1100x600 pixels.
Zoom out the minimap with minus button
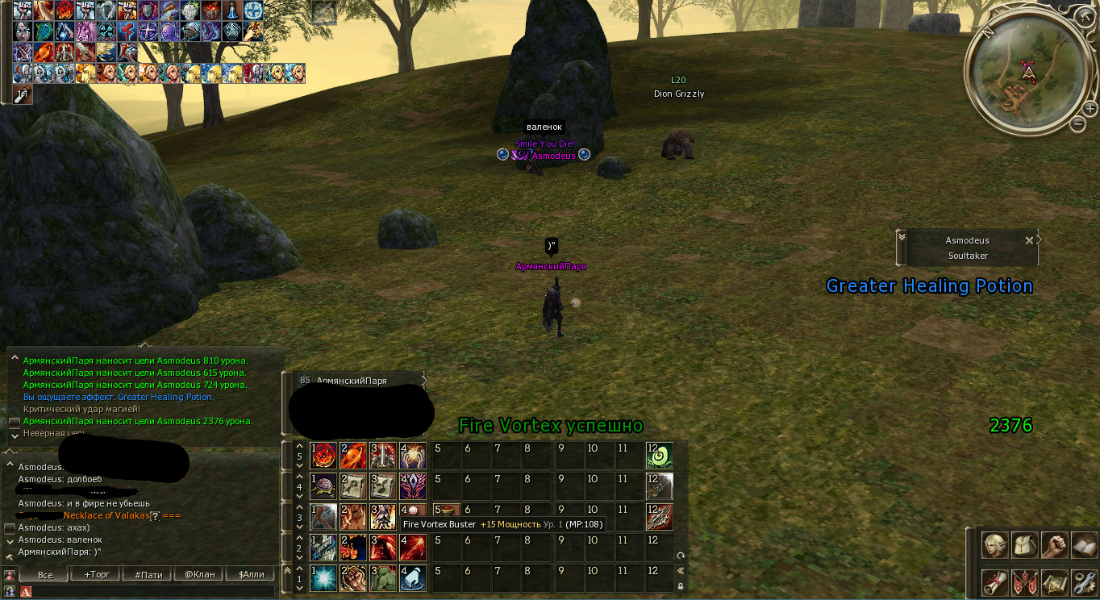click(x=1077, y=123)
